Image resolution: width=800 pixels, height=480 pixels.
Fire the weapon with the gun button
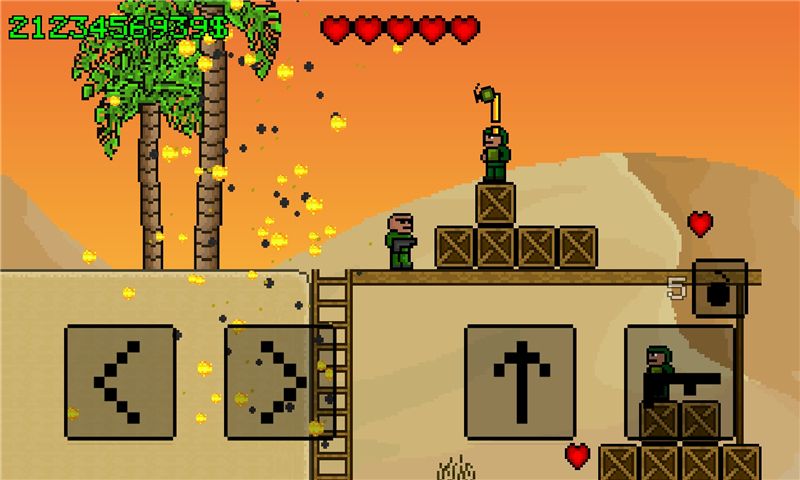click(x=680, y=382)
